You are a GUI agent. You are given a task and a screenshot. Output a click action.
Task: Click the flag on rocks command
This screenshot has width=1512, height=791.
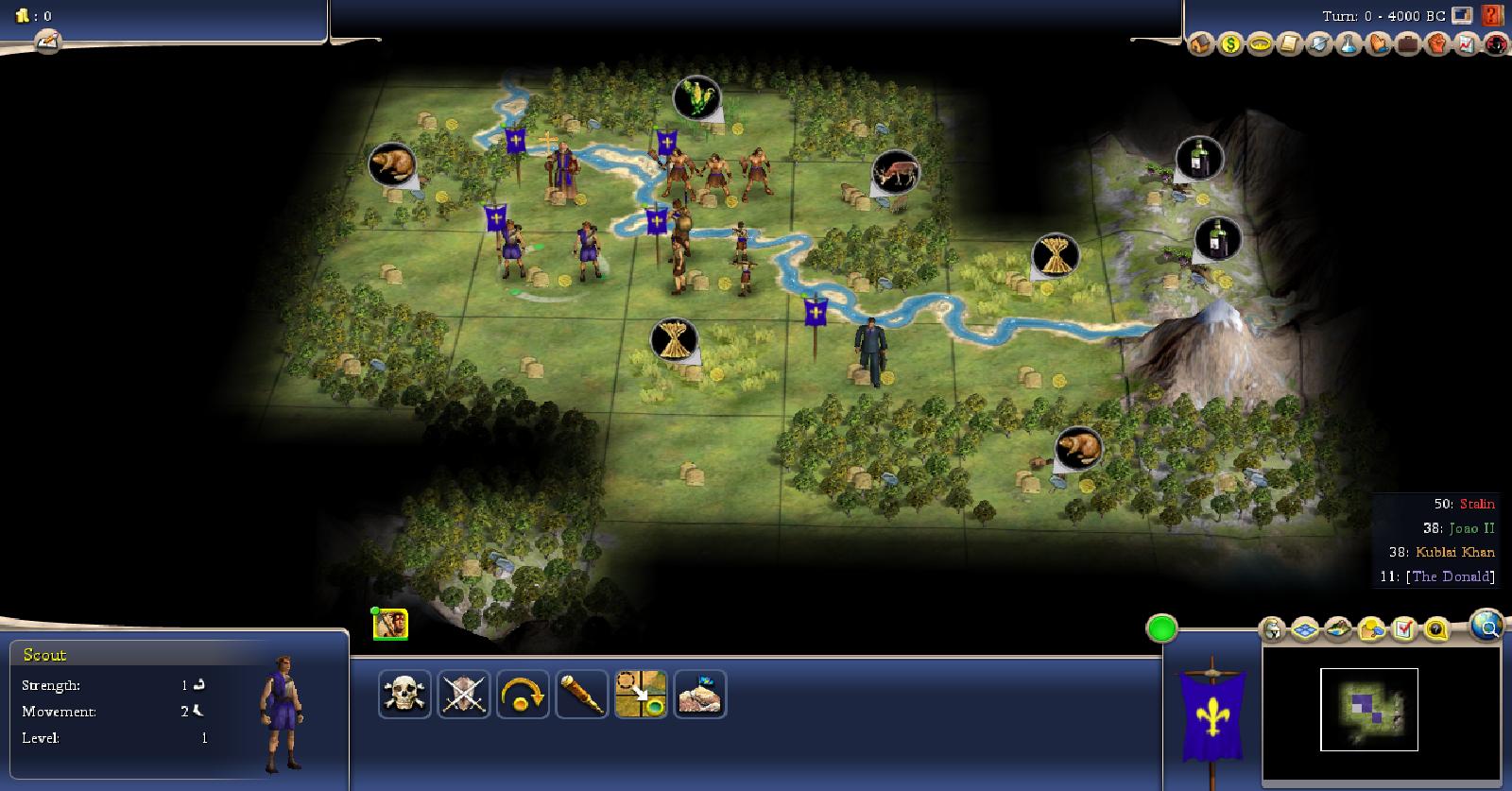(699, 695)
